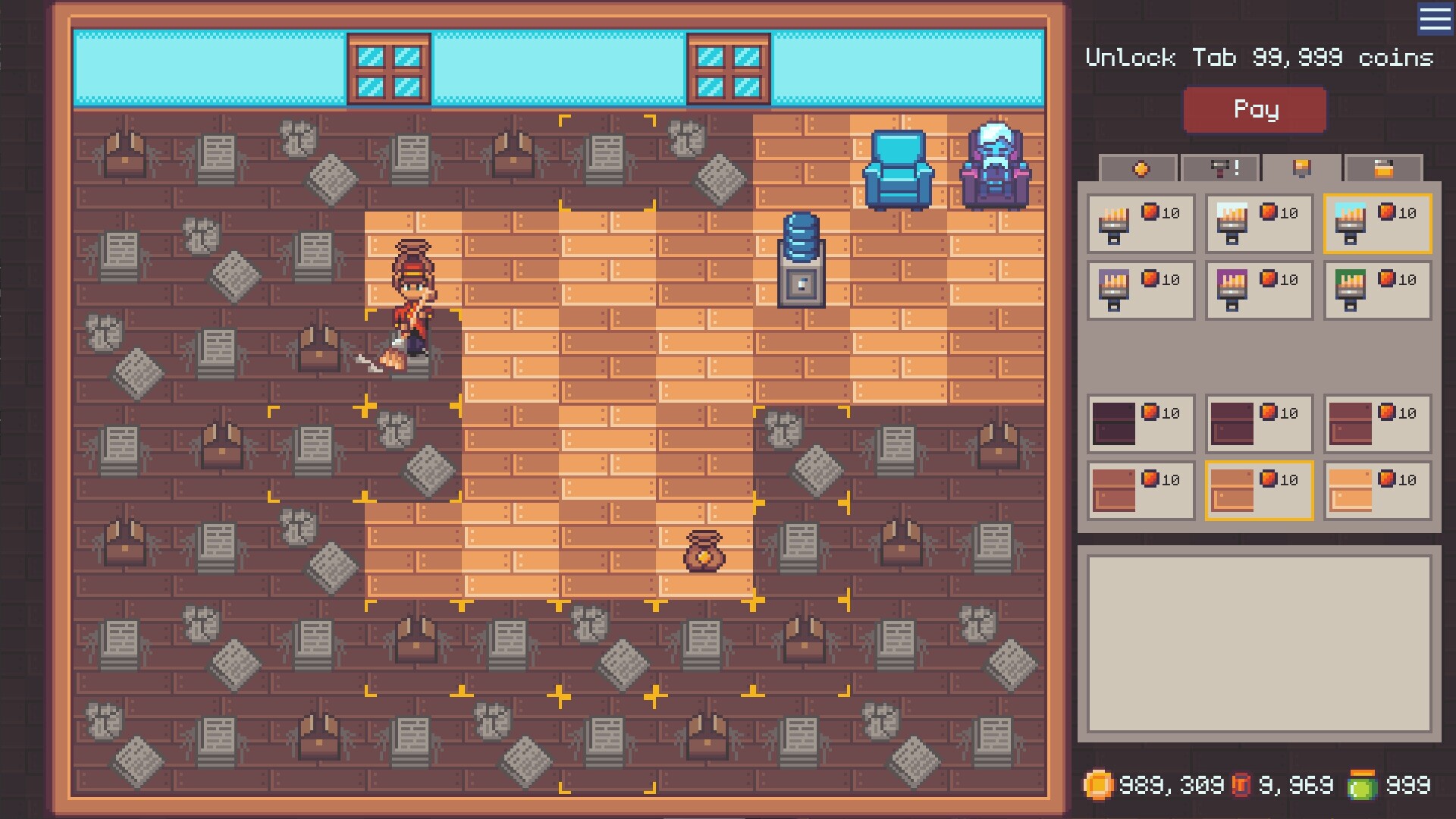This screenshot has width=1456, height=819.
Task: Select the green paint brush
Action: 1376,292
